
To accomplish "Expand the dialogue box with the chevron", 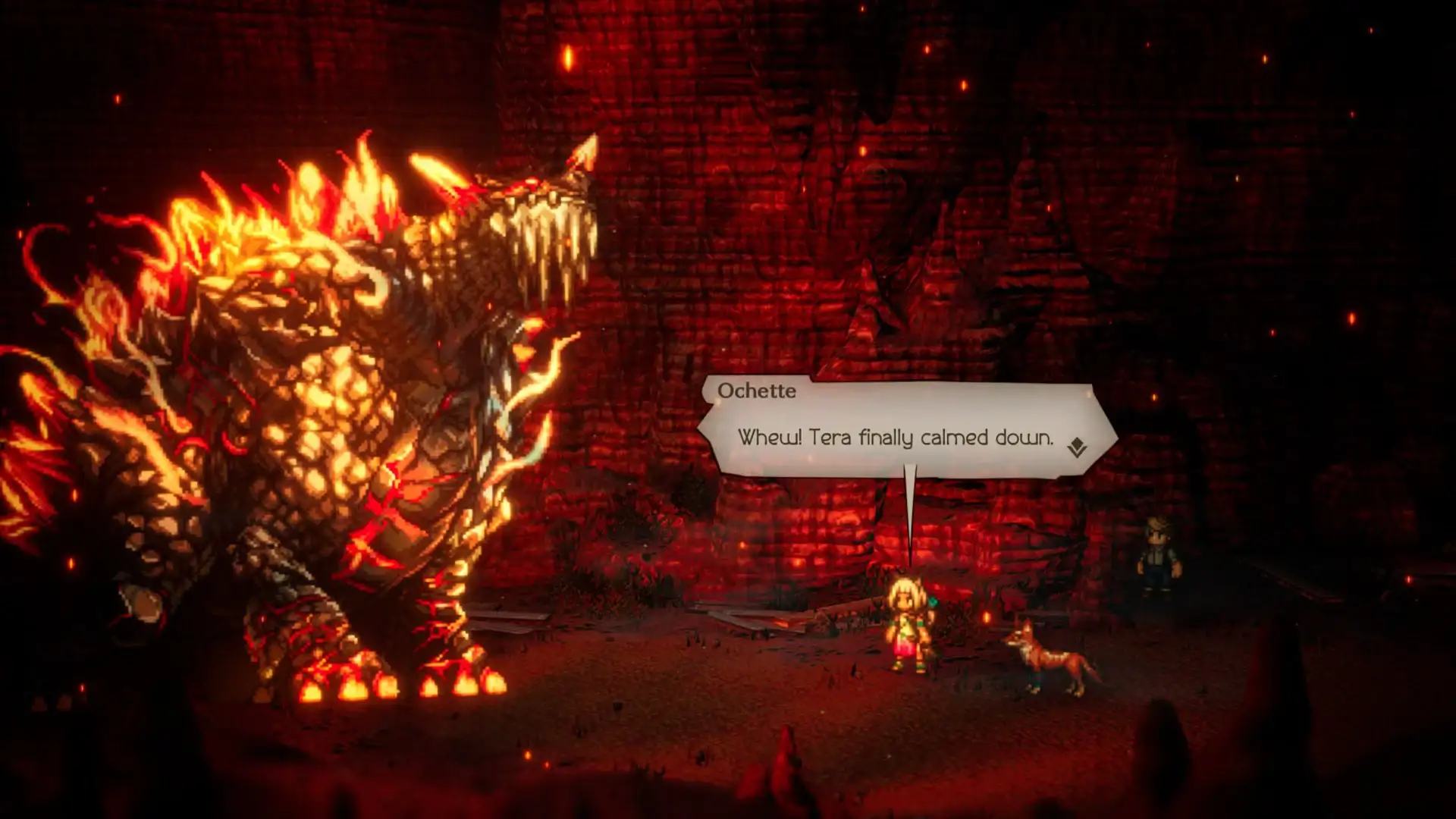I will click(1077, 452).
